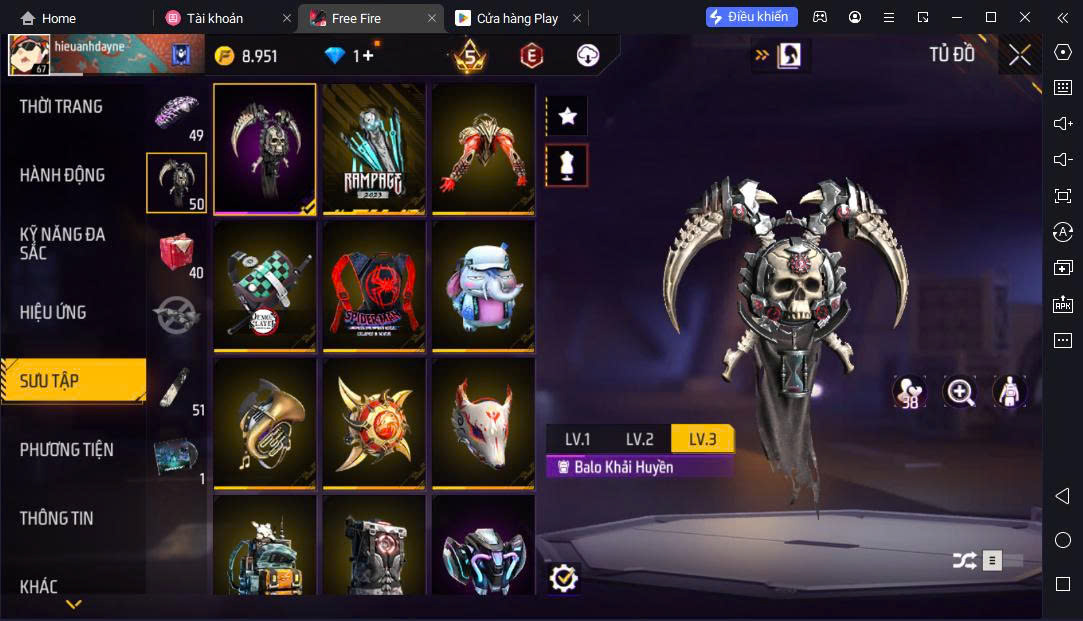Click the magnifier zoom preview button
Image resolution: width=1083 pixels, height=621 pixels.
coord(960,392)
